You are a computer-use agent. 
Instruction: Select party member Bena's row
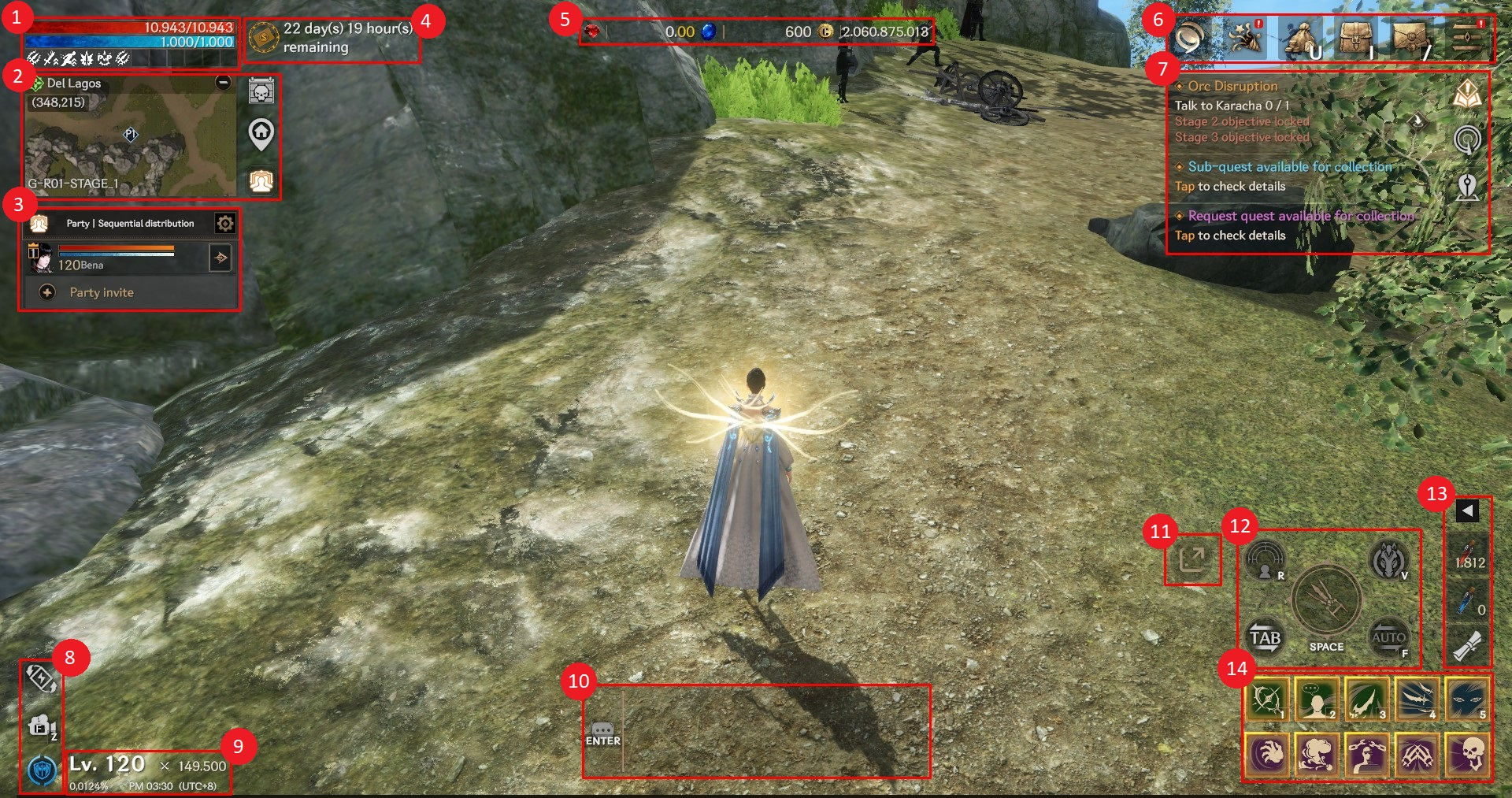(118, 258)
